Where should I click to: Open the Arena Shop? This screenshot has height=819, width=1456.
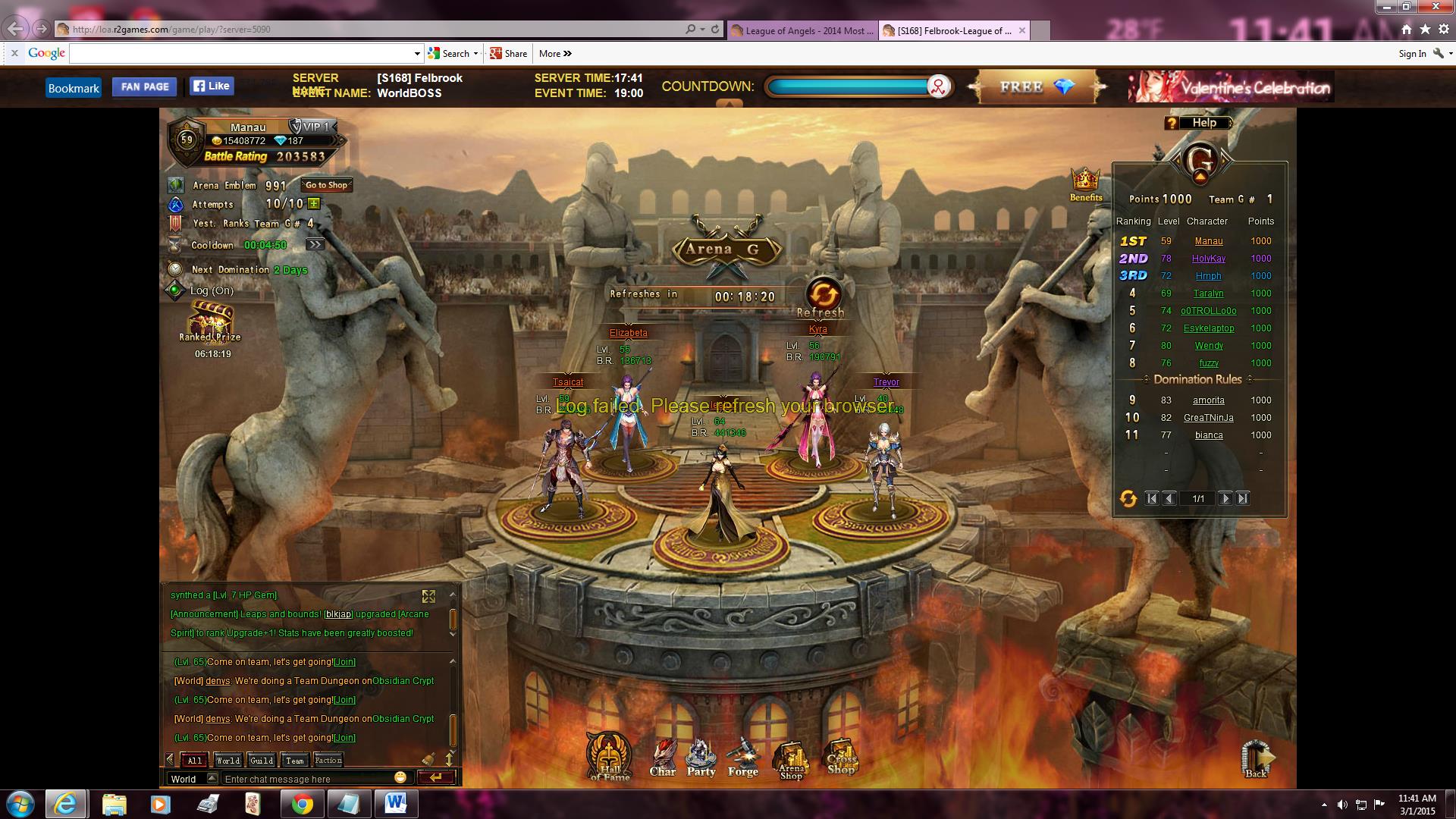coord(791,760)
